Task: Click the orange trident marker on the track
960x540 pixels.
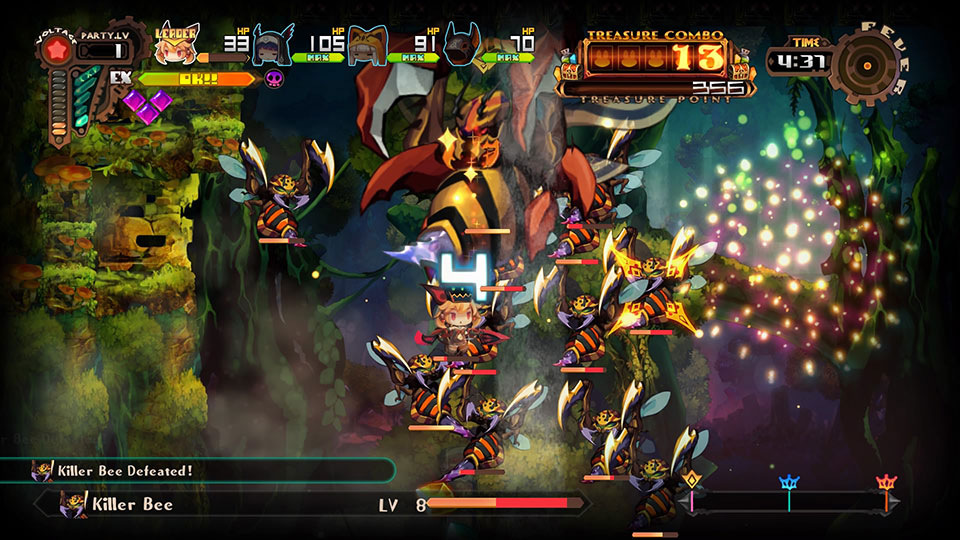Action: (885, 485)
